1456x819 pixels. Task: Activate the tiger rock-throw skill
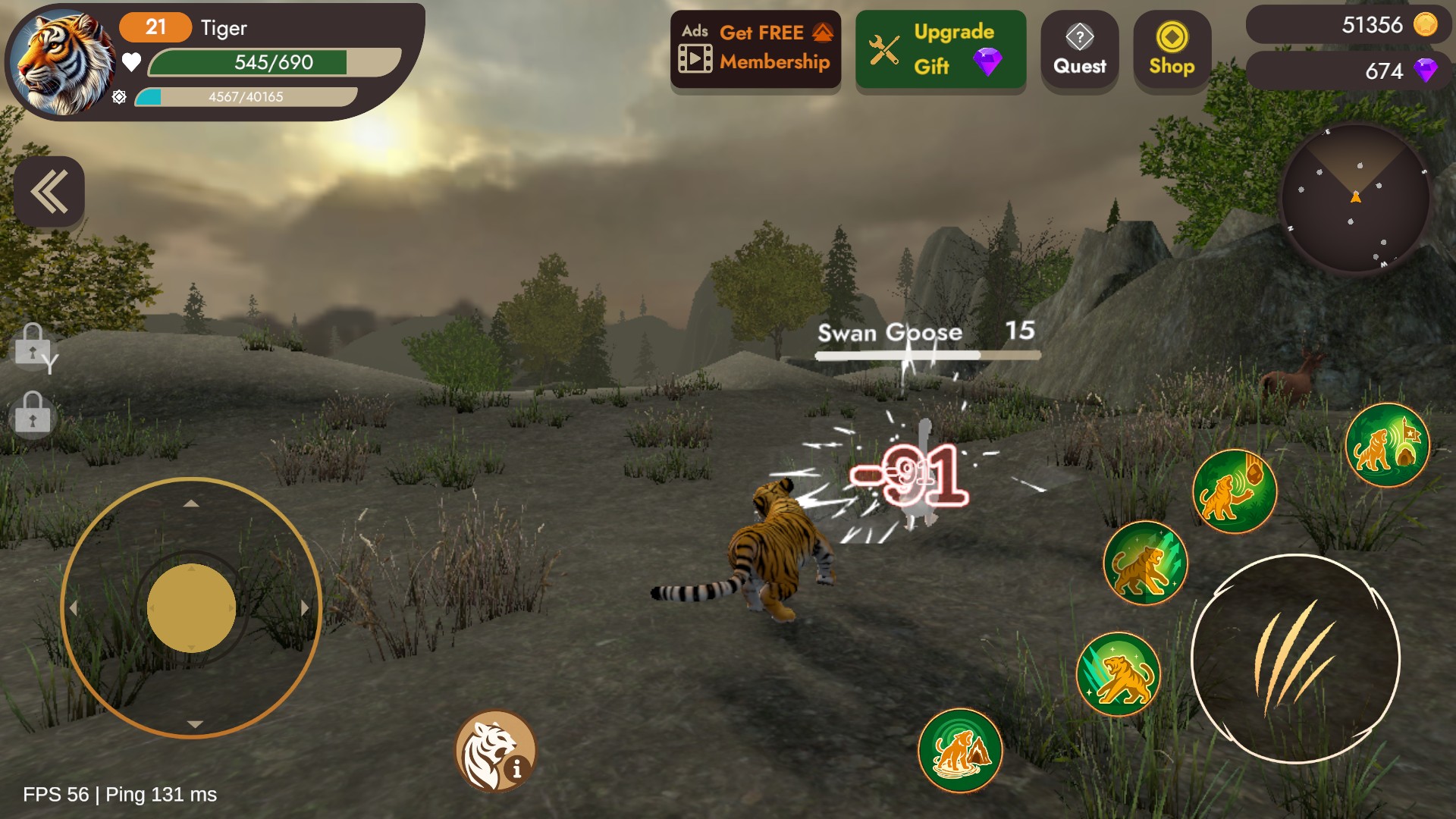pos(1234,491)
